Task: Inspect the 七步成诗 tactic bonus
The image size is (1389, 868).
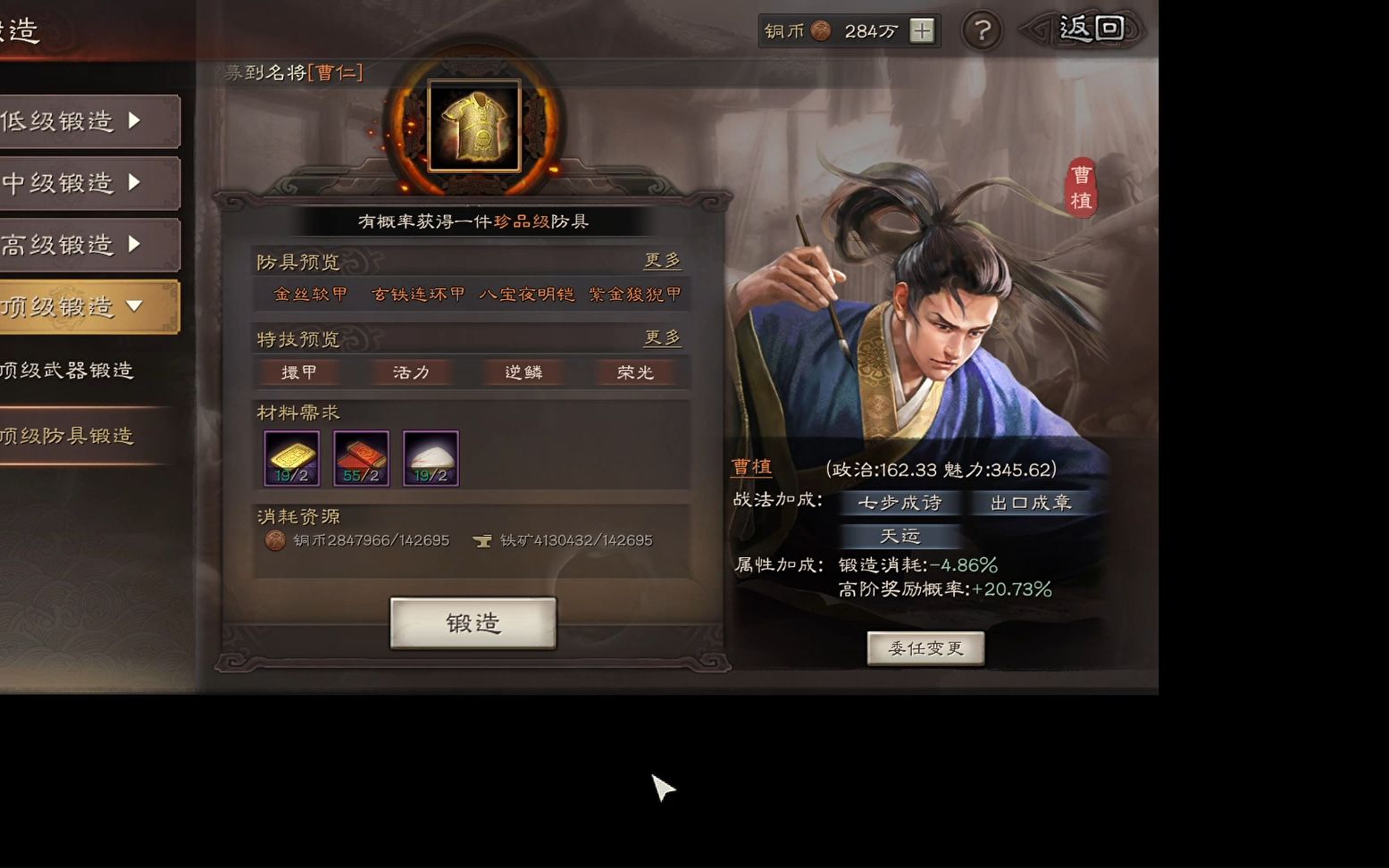Action: 900,503
